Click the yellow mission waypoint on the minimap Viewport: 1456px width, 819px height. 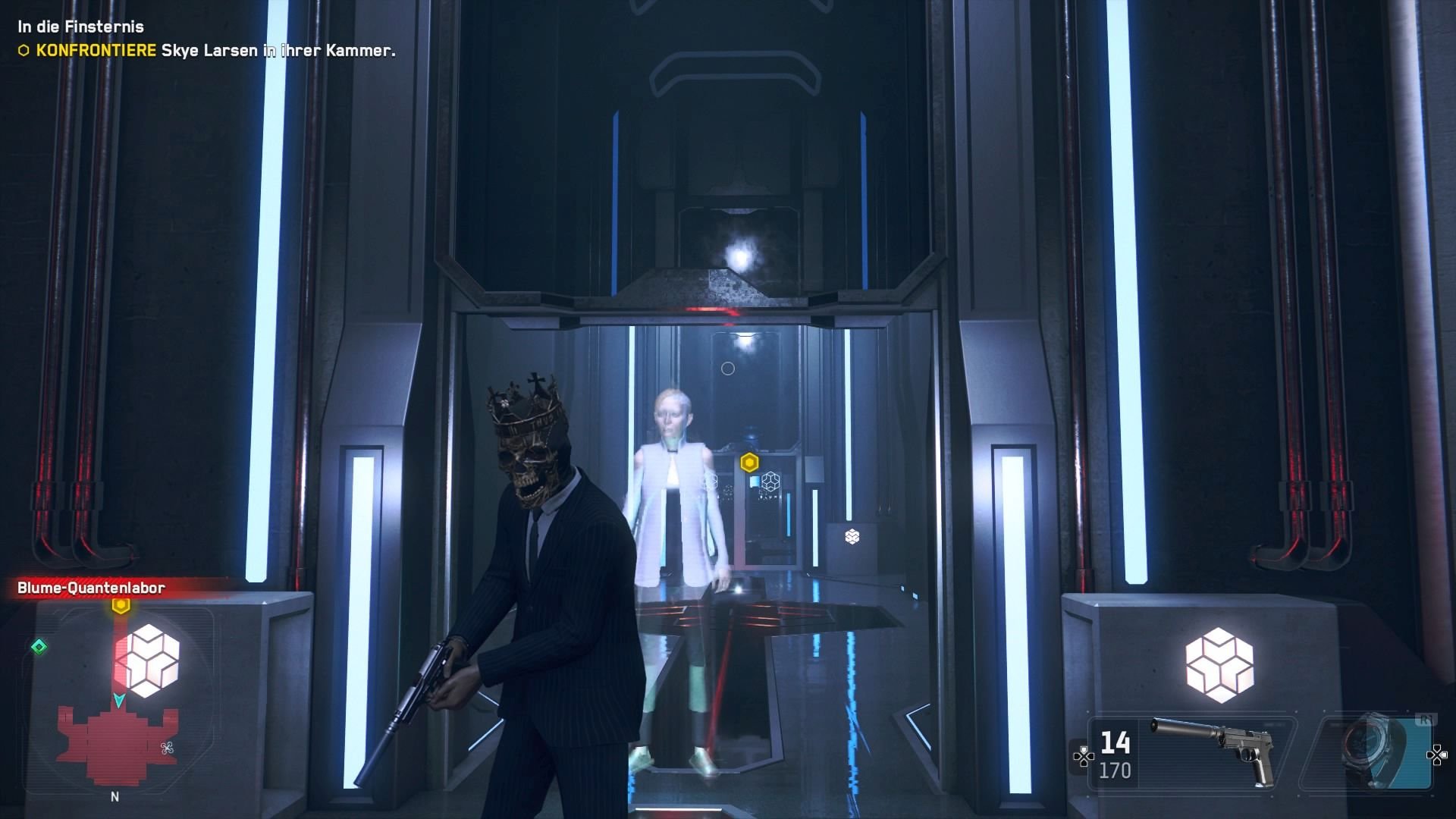coord(120,604)
